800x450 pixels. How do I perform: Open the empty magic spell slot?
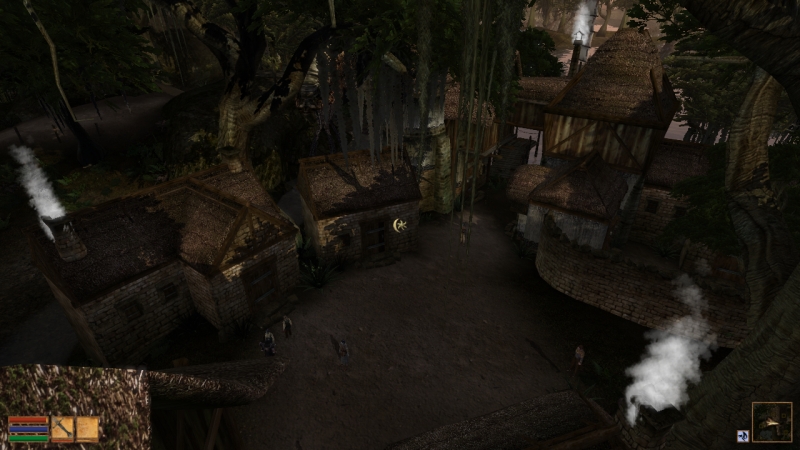pos(88,429)
